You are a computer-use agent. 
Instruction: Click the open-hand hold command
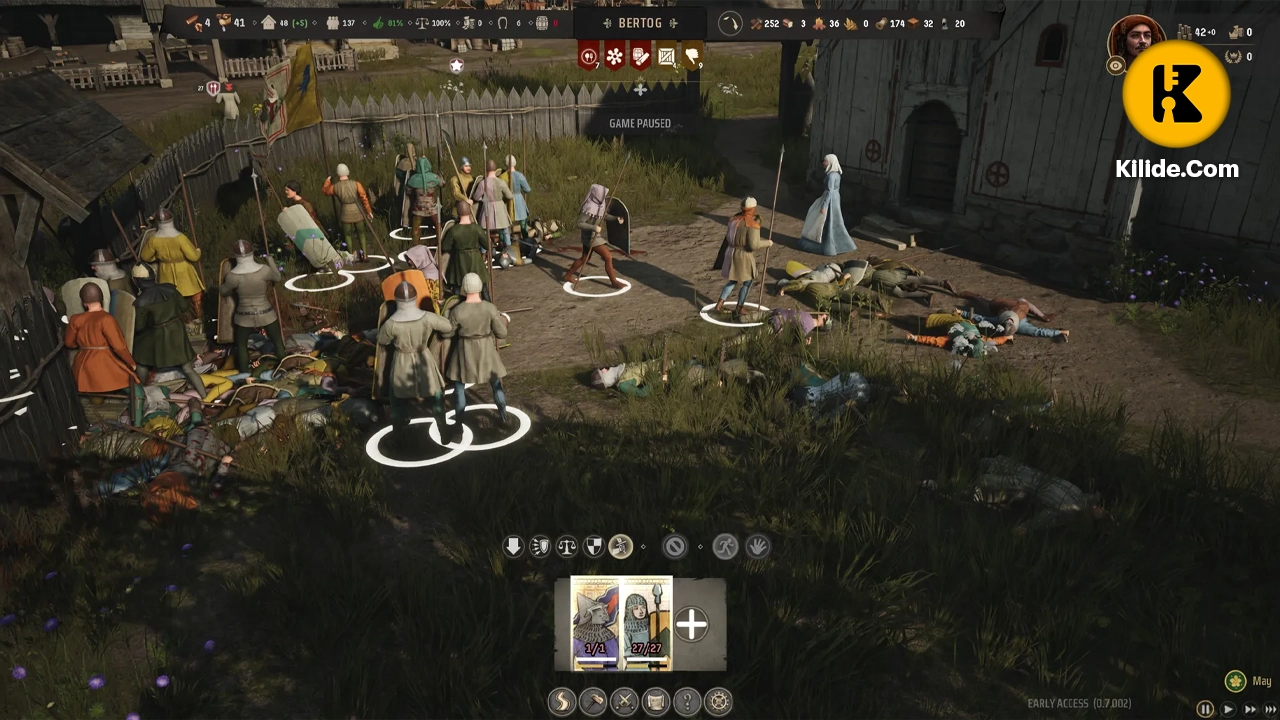pyautogui.click(x=757, y=547)
